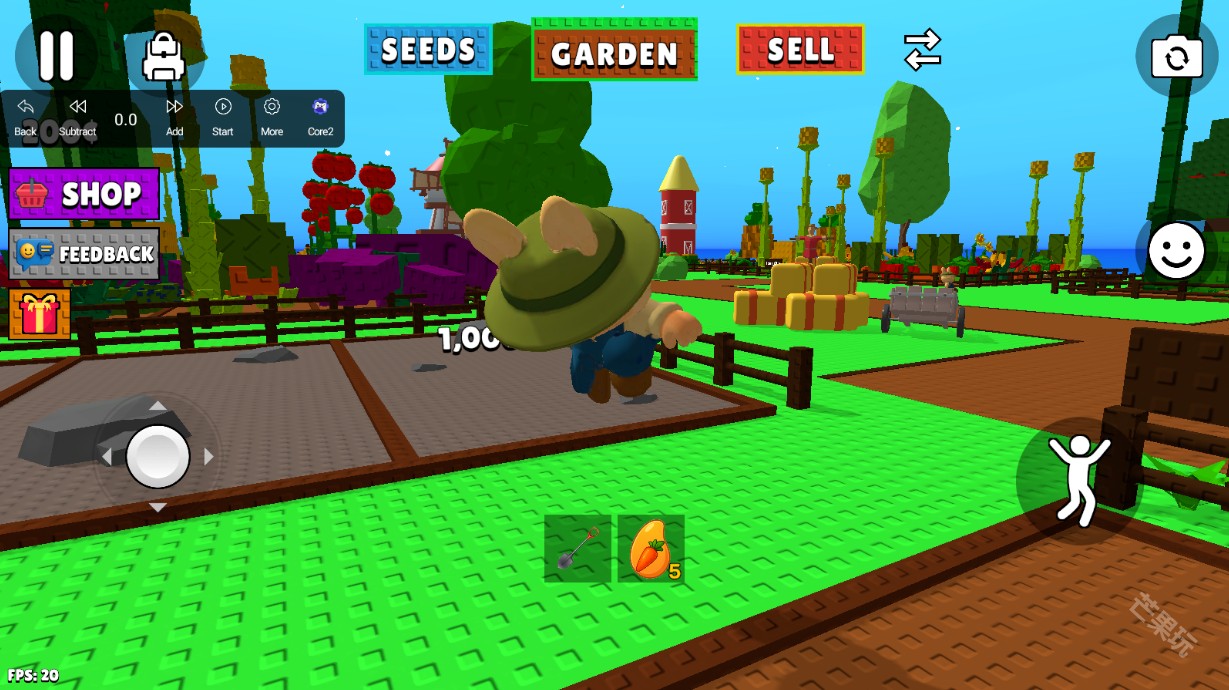Screen dimensions: 1229x690
Task: Open the backpack inventory
Action: pos(163,56)
